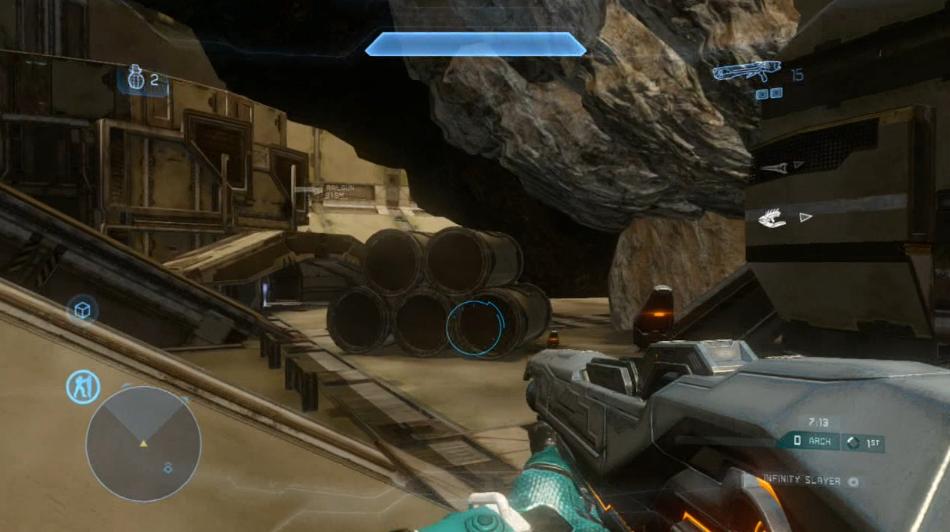
Task: Open the circular motion tracker radar
Action: tap(143, 443)
